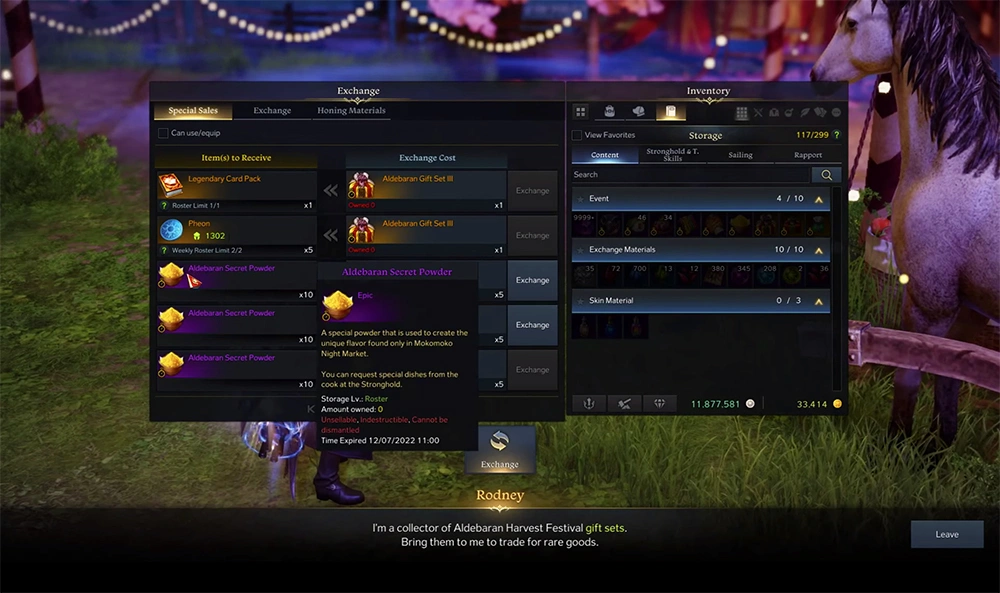The height and width of the screenshot is (593, 1000).
Task: Click the inventory Search field
Action: click(690, 175)
